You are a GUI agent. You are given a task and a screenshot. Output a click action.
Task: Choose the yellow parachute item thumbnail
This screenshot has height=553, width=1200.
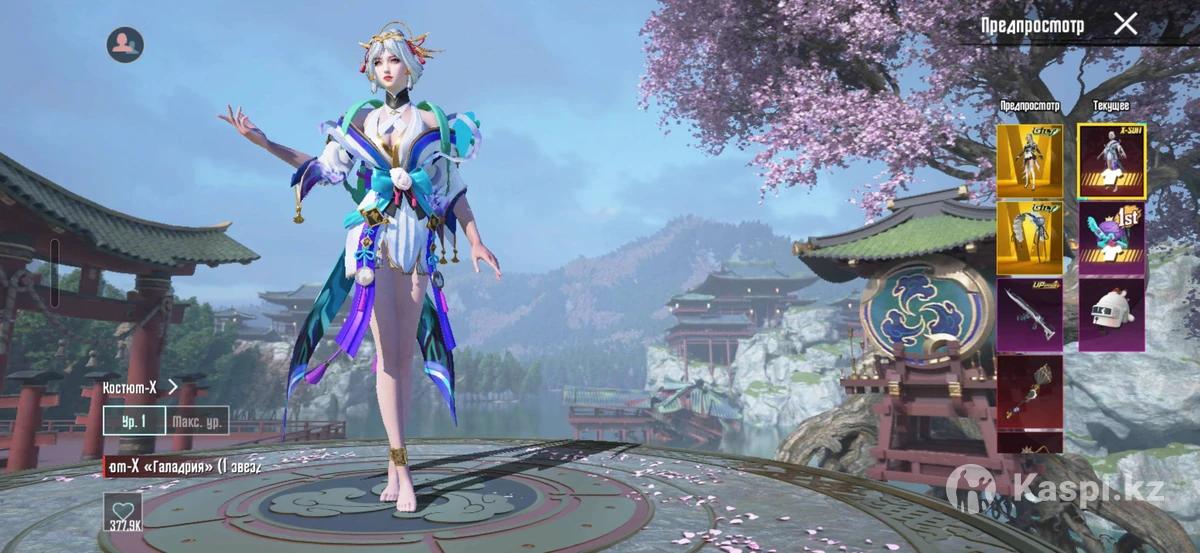(1029, 238)
